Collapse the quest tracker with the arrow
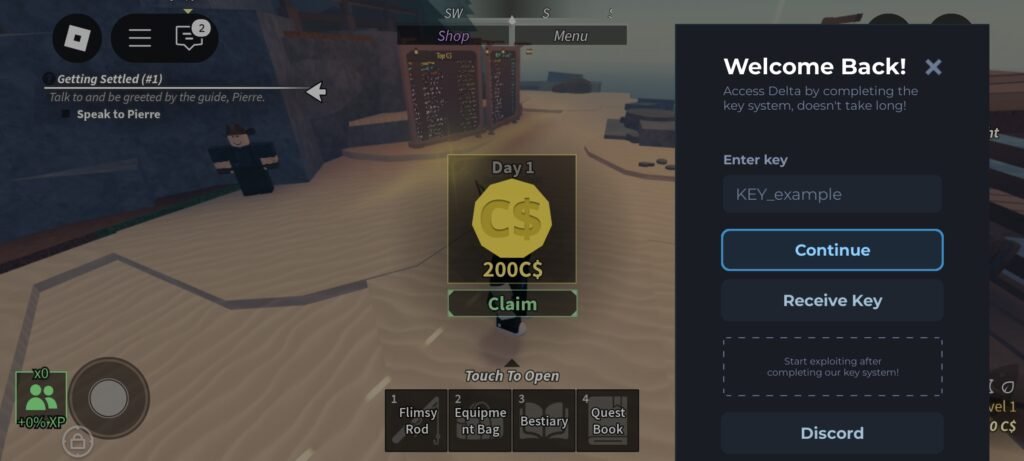Viewport: 1024px width, 461px height. click(x=316, y=92)
